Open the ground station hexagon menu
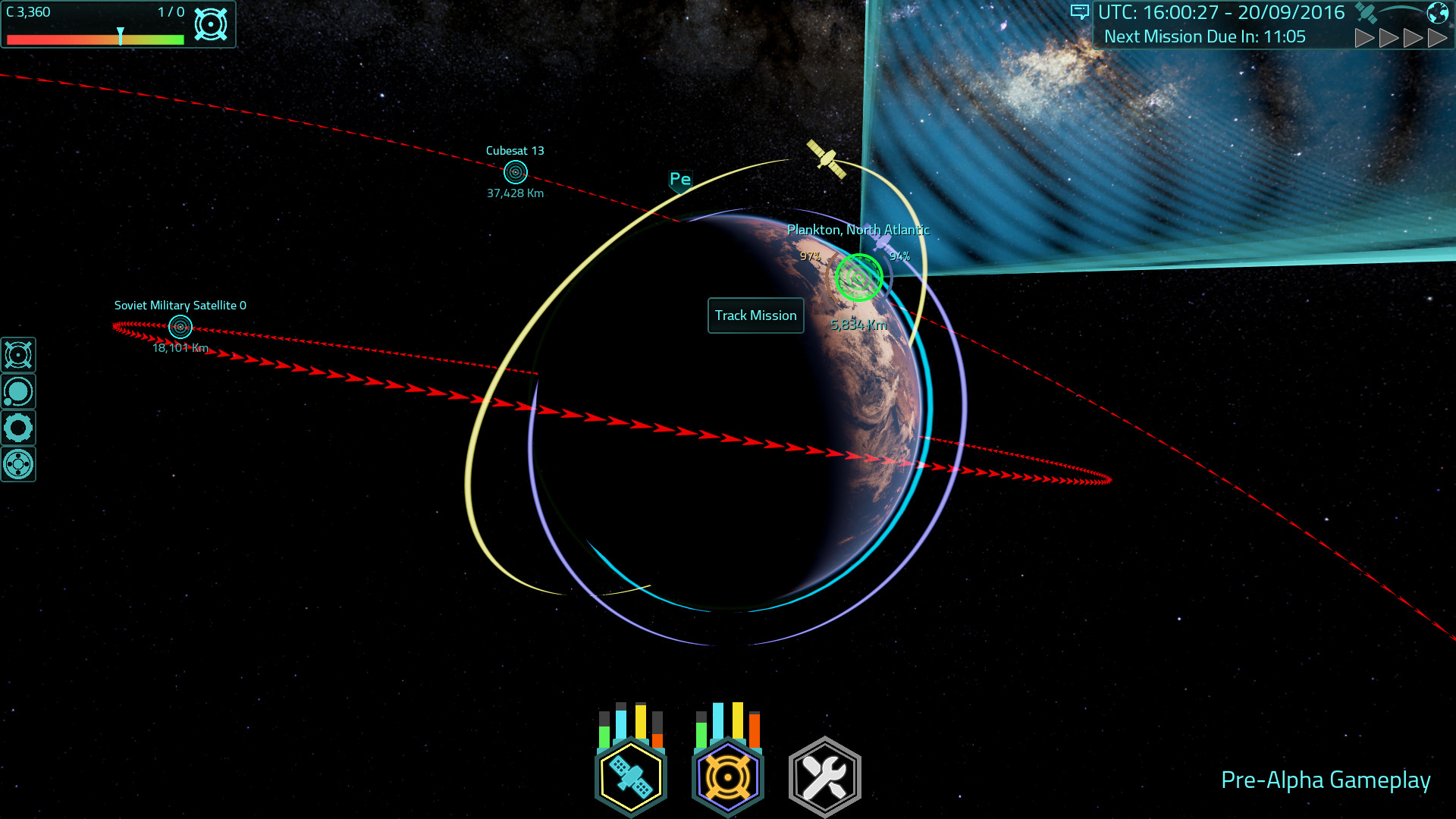 point(728,775)
